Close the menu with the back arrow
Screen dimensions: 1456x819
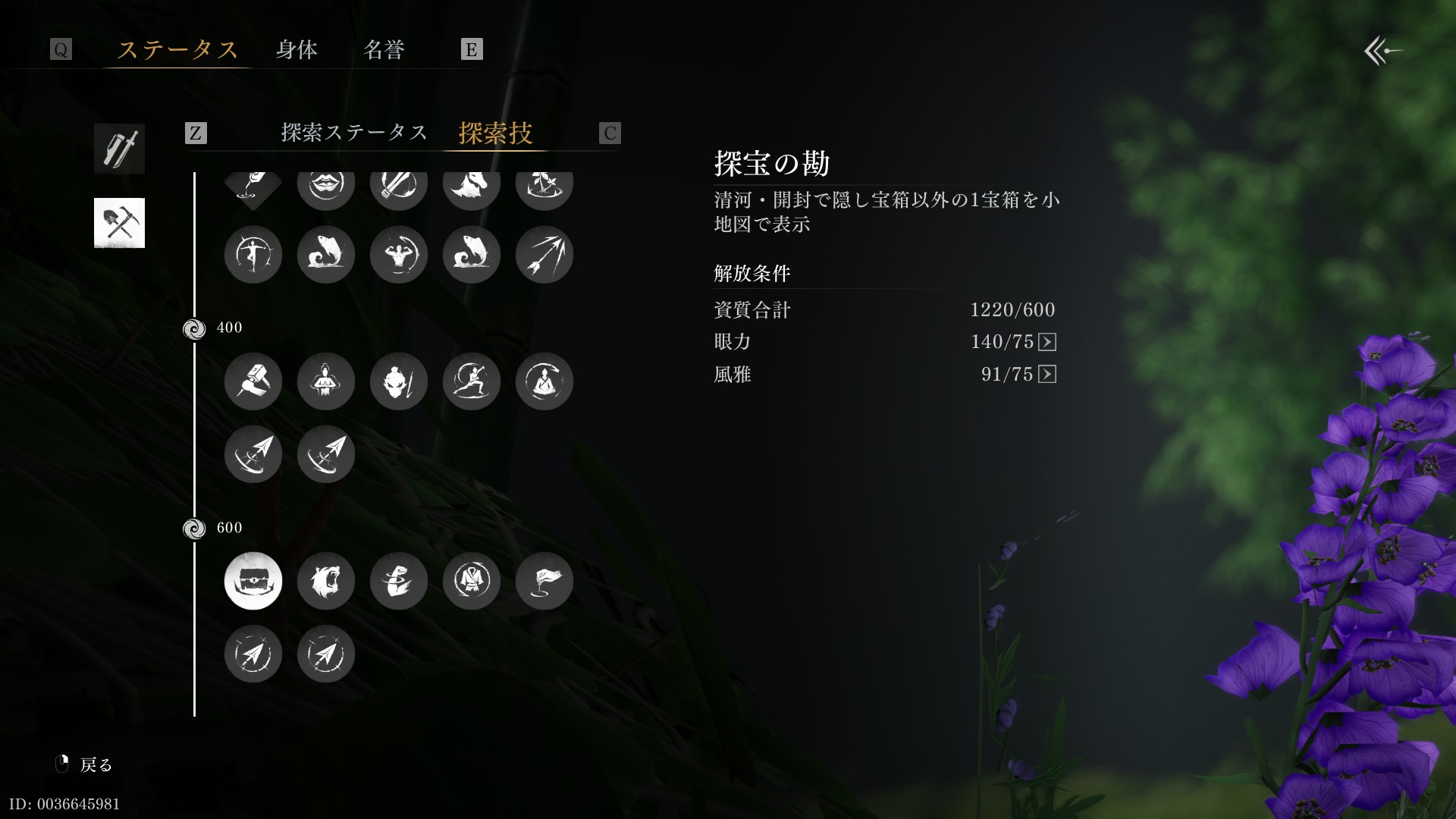point(1382,52)
